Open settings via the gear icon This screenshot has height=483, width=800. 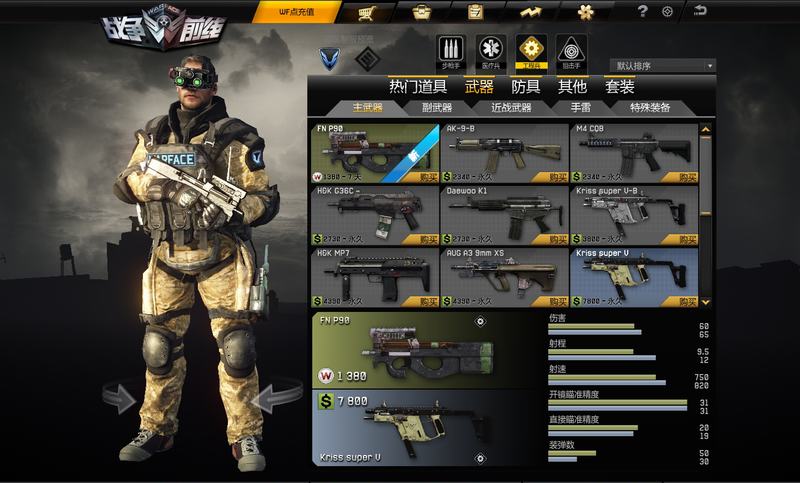tap(668, 12)
